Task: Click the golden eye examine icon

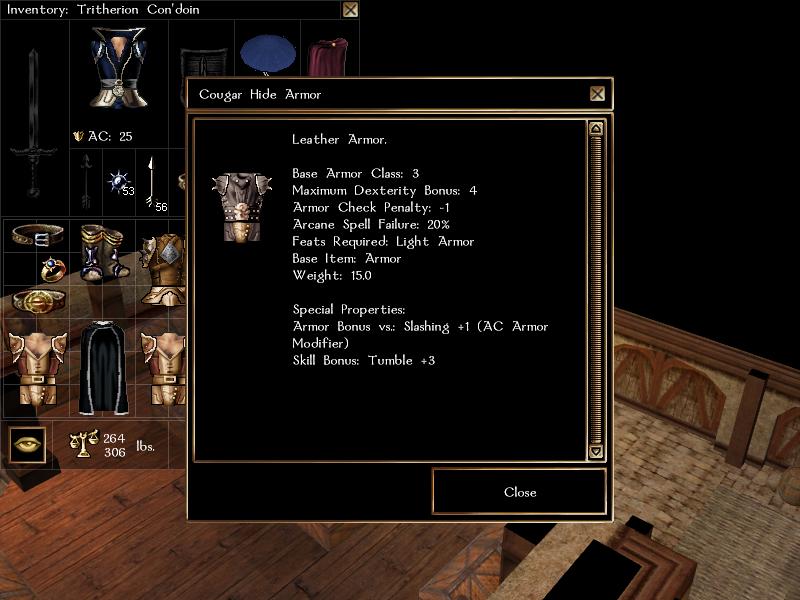Action: click(29, 444)
